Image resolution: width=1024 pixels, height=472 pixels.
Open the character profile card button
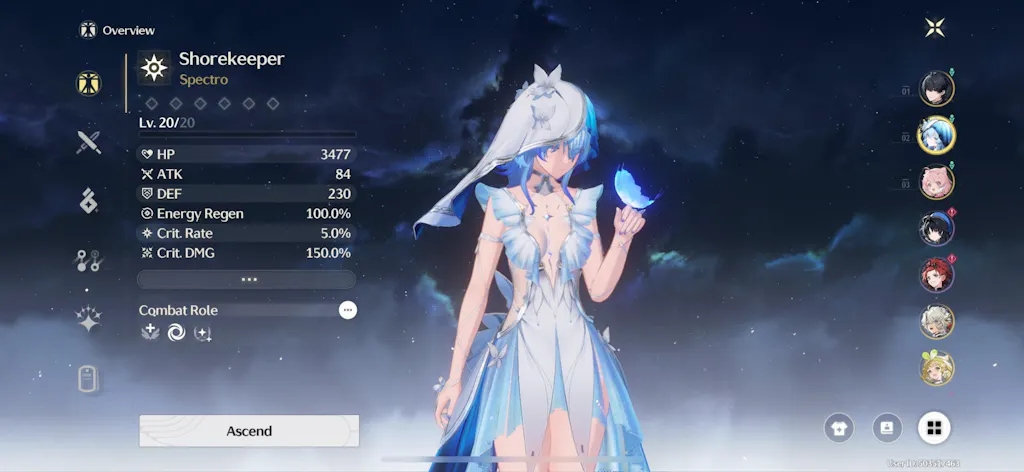(x=887, y=428)
